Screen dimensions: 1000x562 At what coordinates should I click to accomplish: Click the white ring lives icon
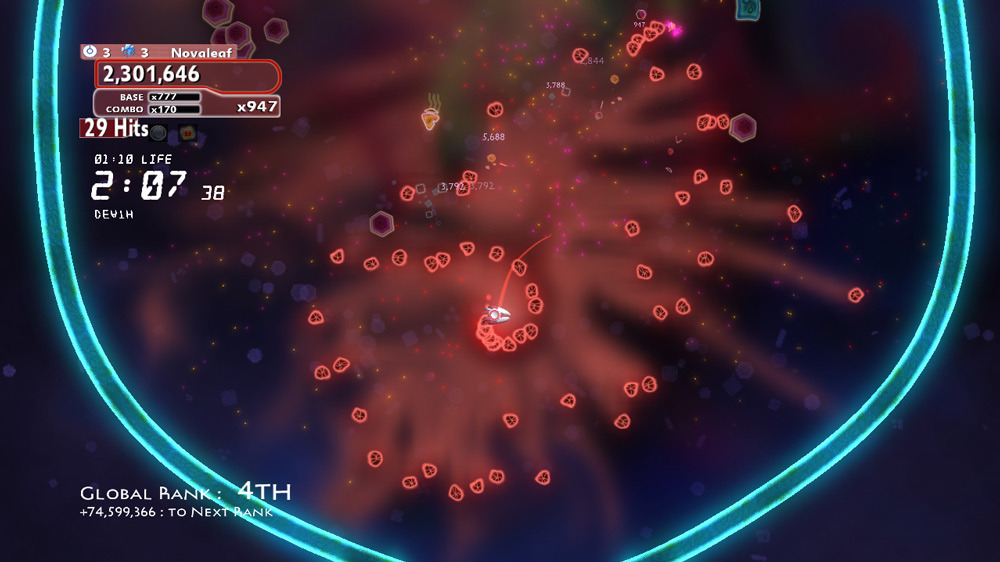pos(90,51)
